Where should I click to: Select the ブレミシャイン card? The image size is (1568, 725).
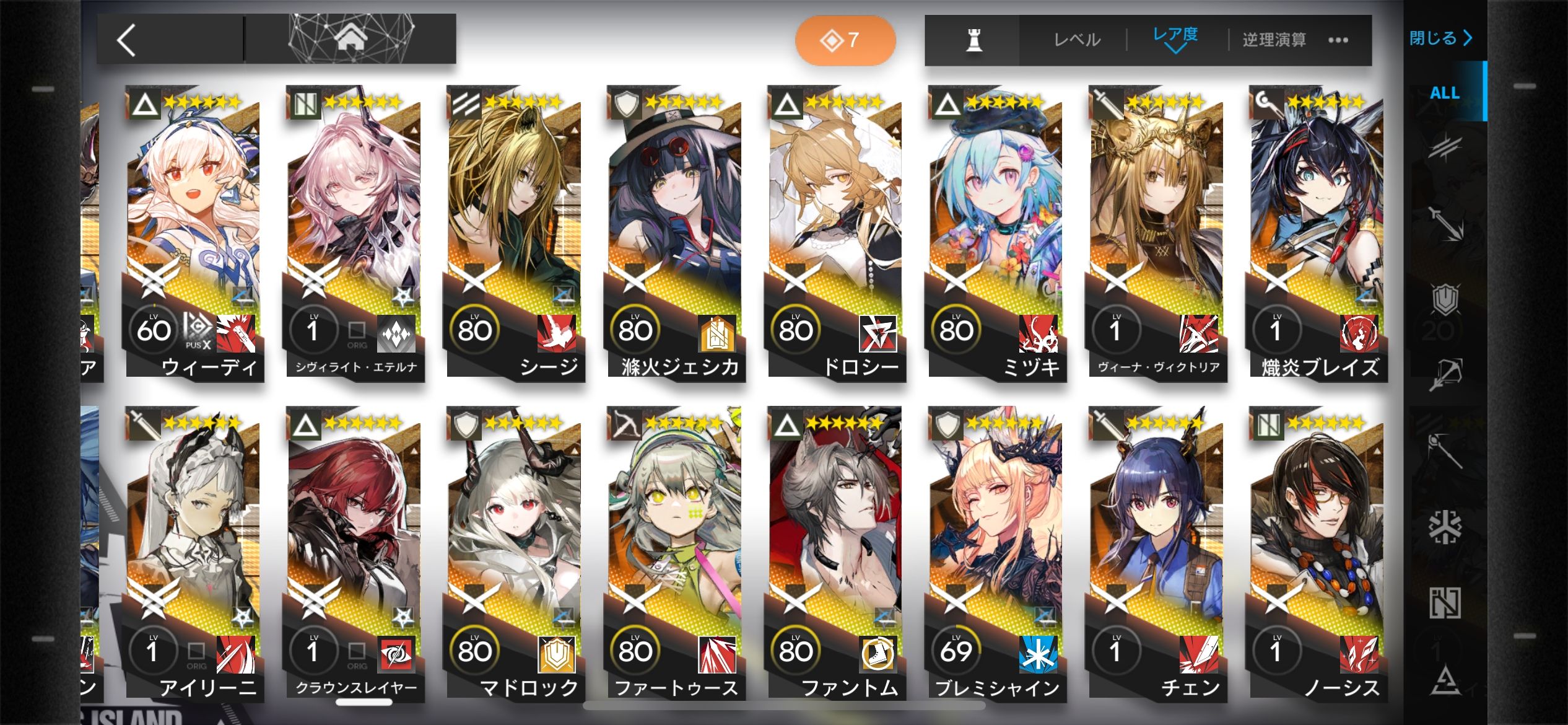pos(995,553)
